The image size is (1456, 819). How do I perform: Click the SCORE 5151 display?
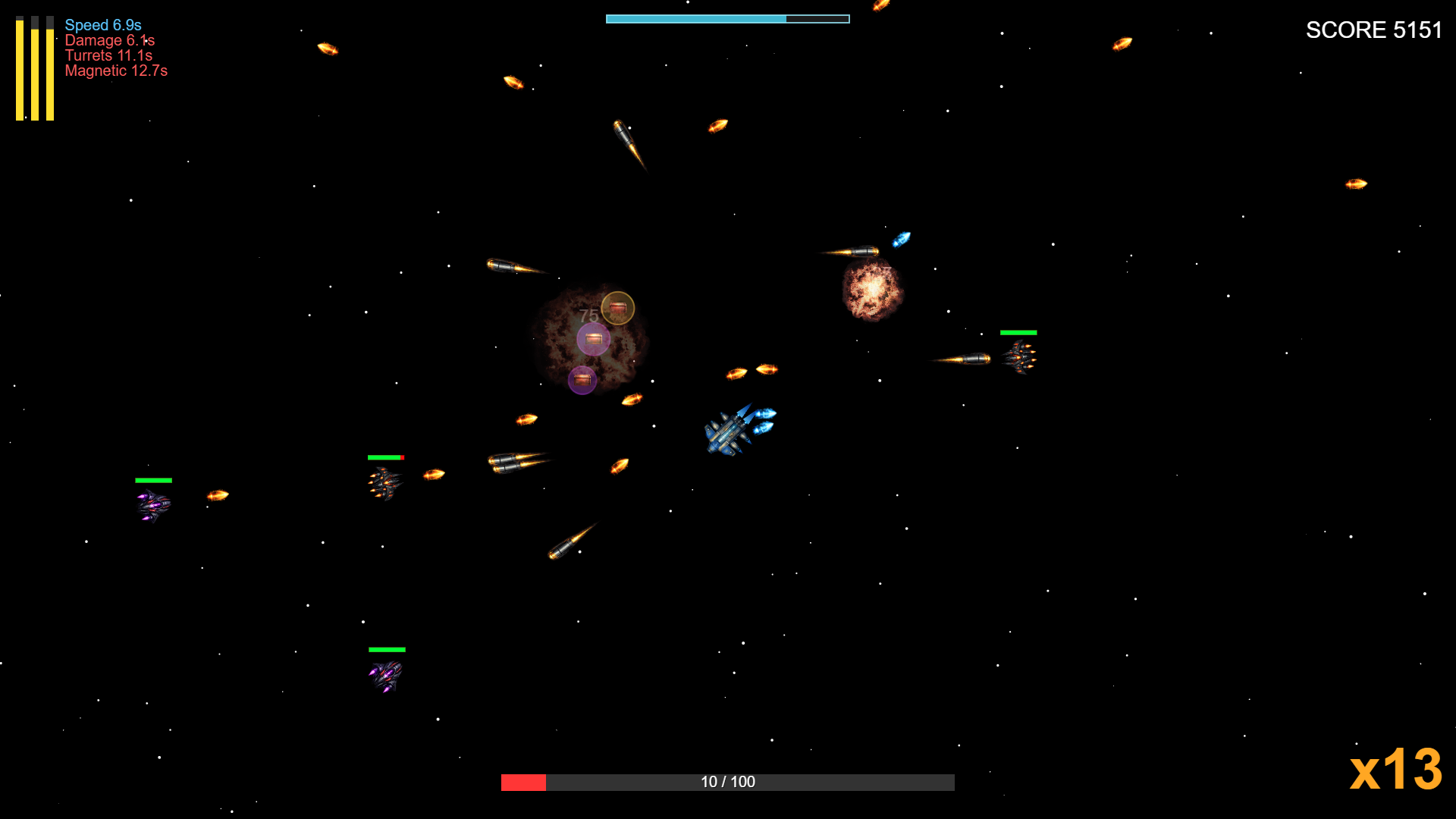pos(1374,30)
